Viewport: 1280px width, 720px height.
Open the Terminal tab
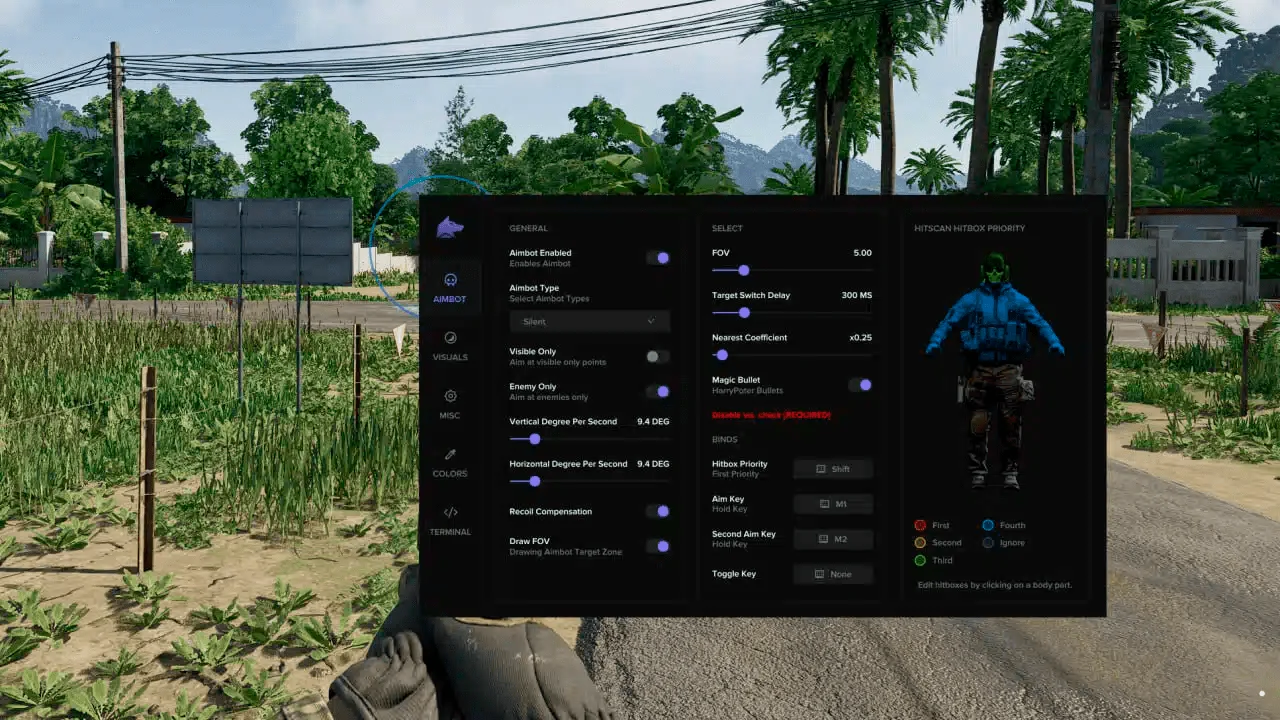[x=450, y=520]
